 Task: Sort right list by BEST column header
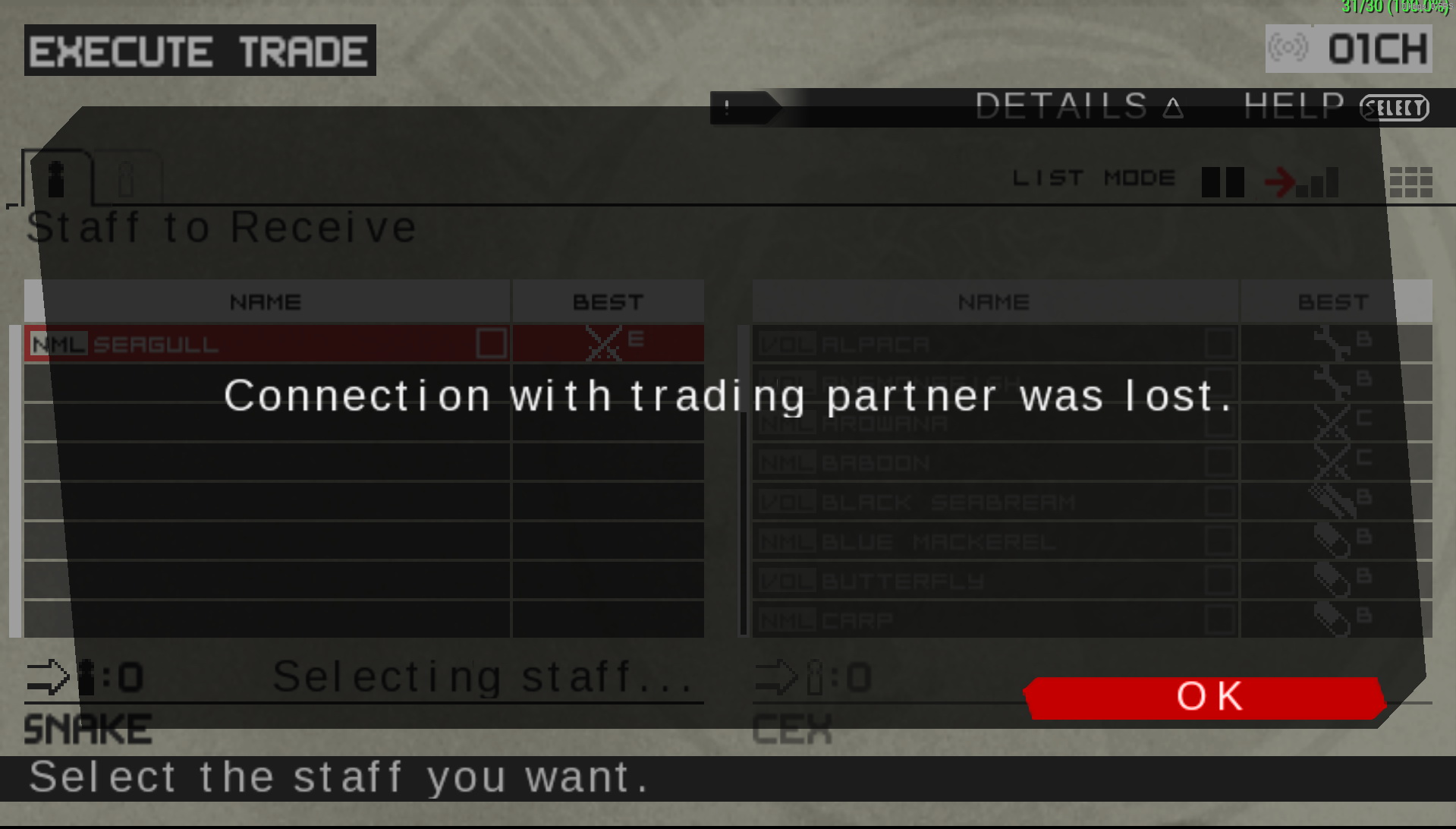1333,302
